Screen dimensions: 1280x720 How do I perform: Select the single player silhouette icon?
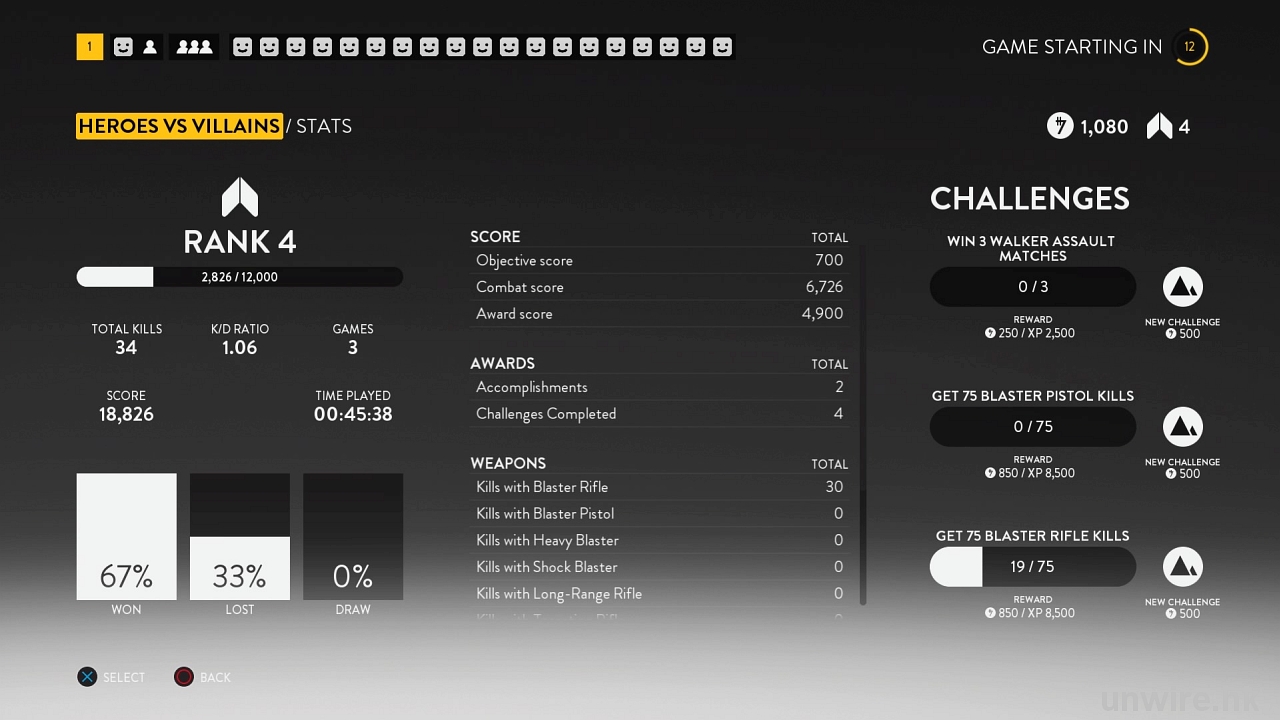(150, 47)
